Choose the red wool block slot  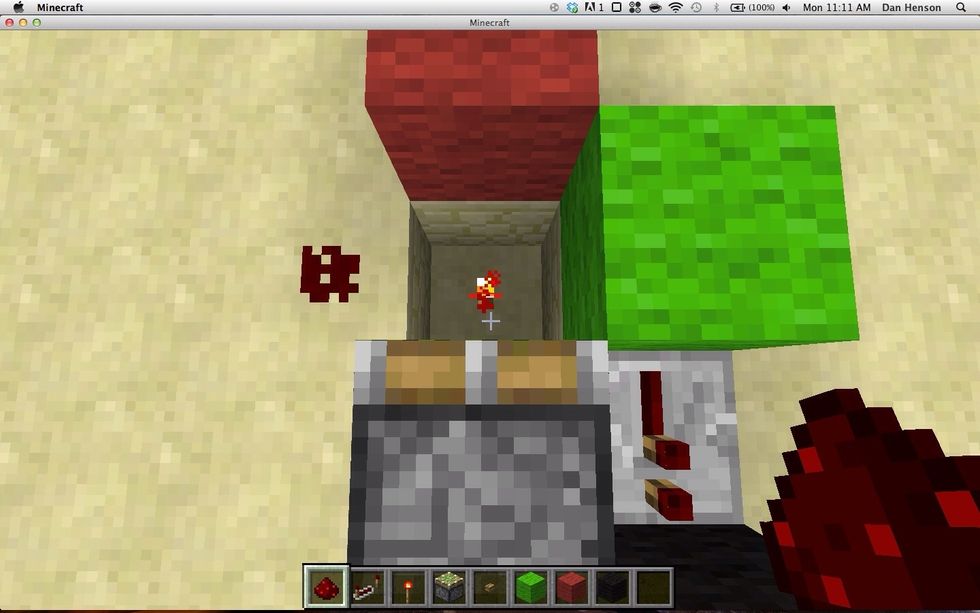pyautogui.click(x=570, y=587)
